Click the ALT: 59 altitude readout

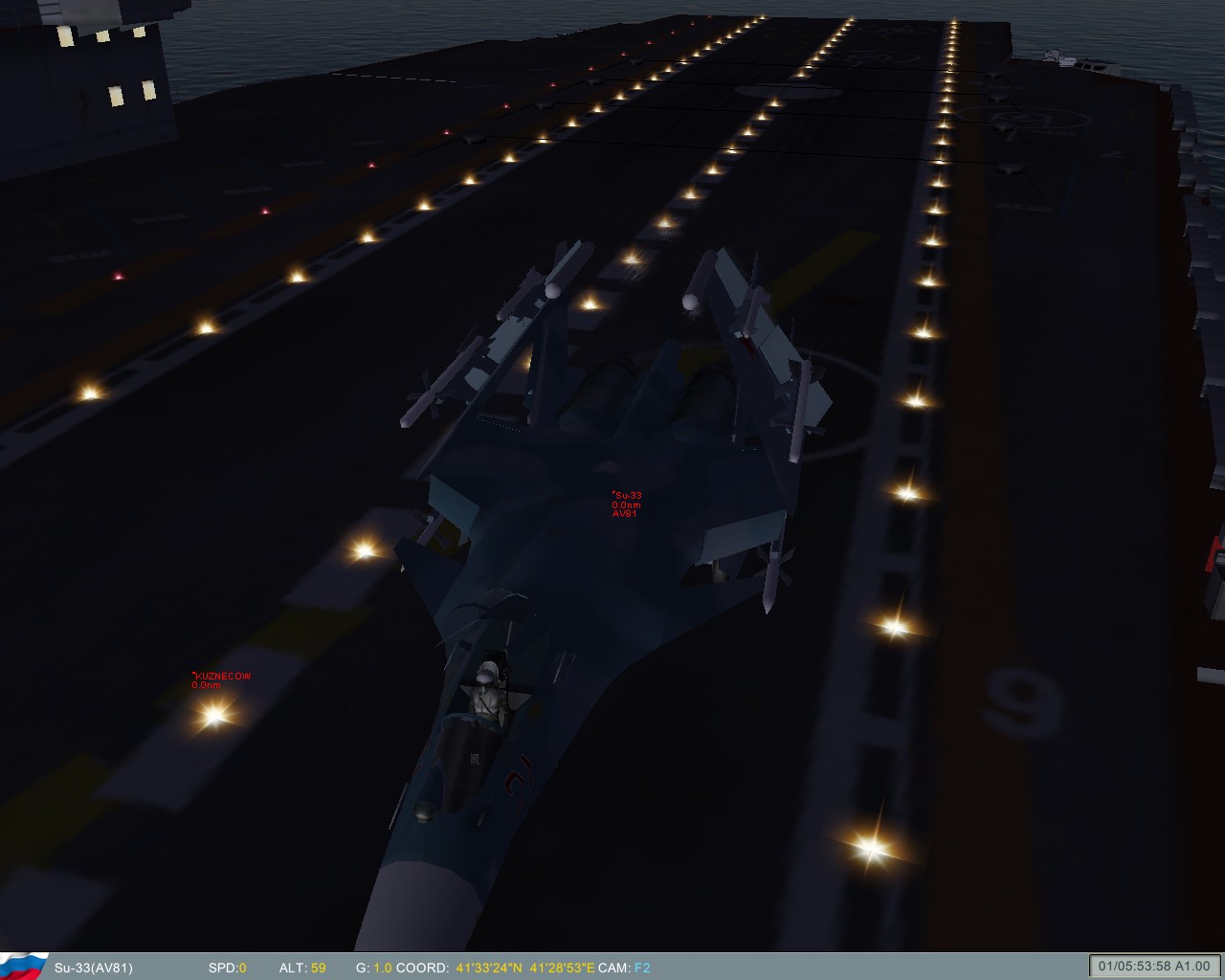(302, 969)
